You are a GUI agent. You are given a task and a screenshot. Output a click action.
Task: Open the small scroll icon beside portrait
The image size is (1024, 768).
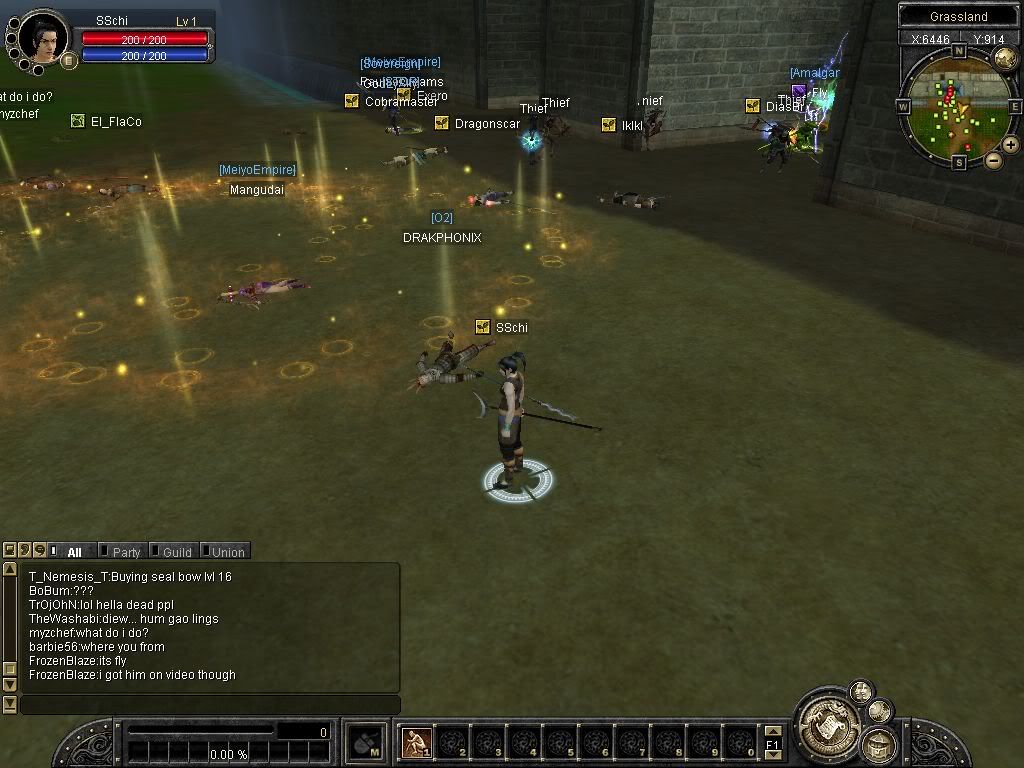click(69, 60)
